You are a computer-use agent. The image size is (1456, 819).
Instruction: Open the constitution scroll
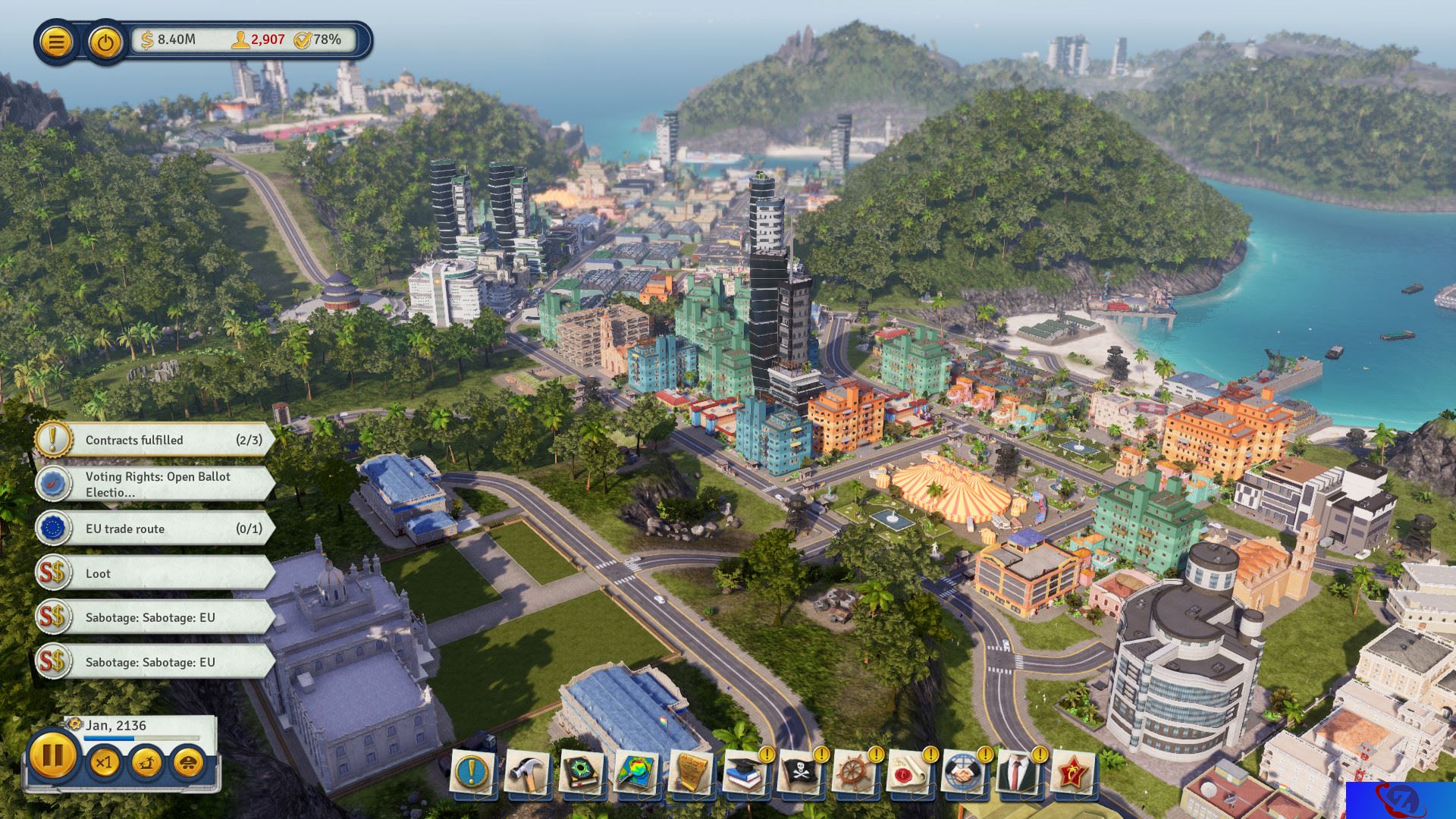[691, 773]
